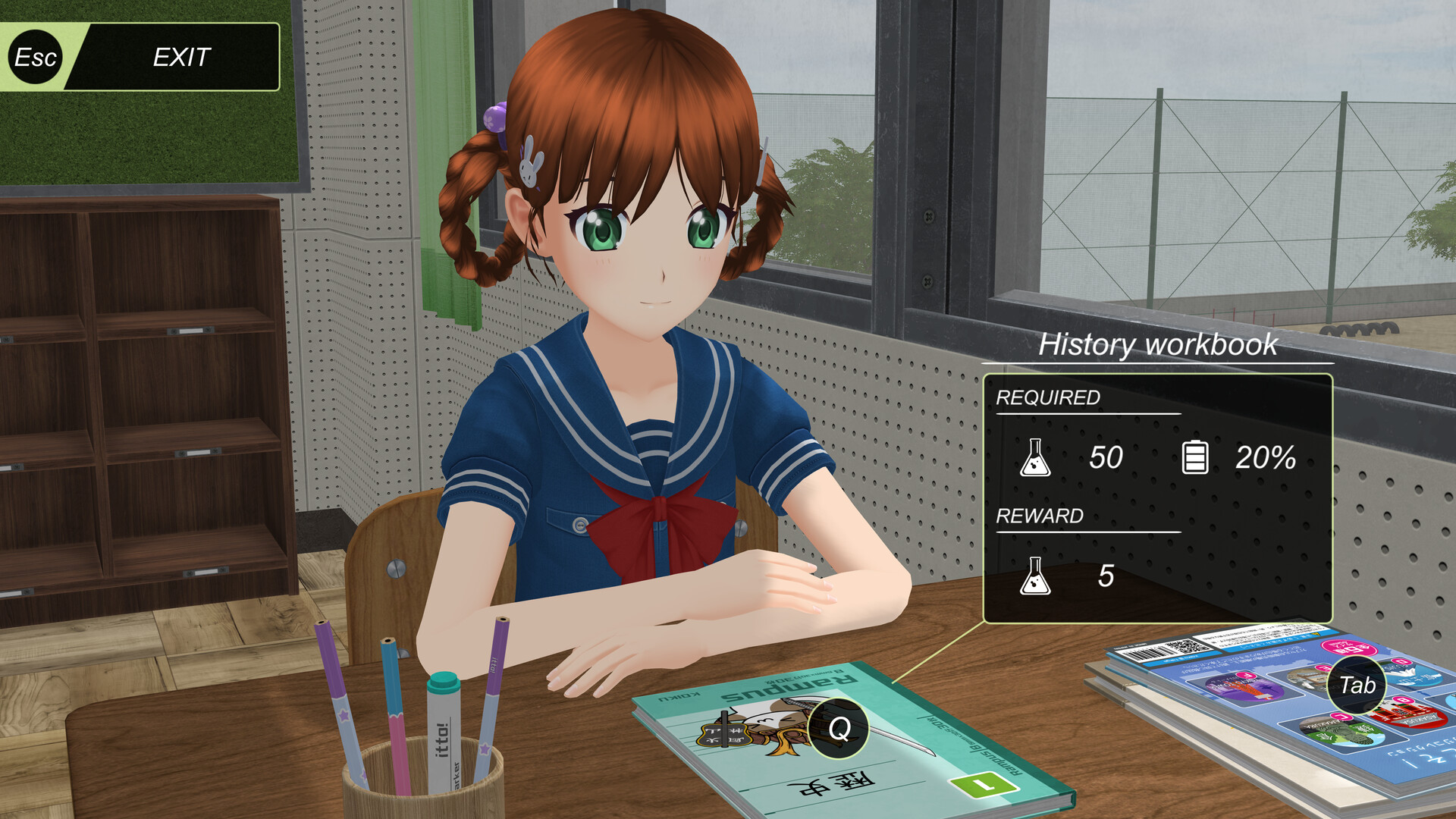
Task: Click the value 50 beside the flask
Action: [1104, 456]
